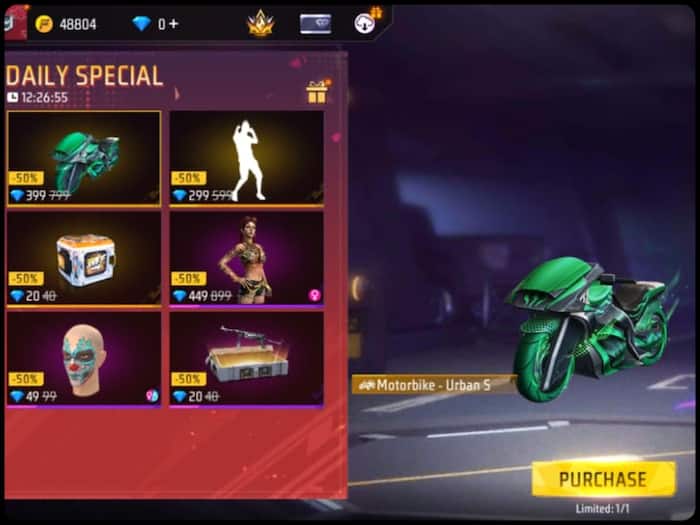The image size is (700, 525).
Task: Open the gift box icon in Daily Special
Action: (317, 93)
